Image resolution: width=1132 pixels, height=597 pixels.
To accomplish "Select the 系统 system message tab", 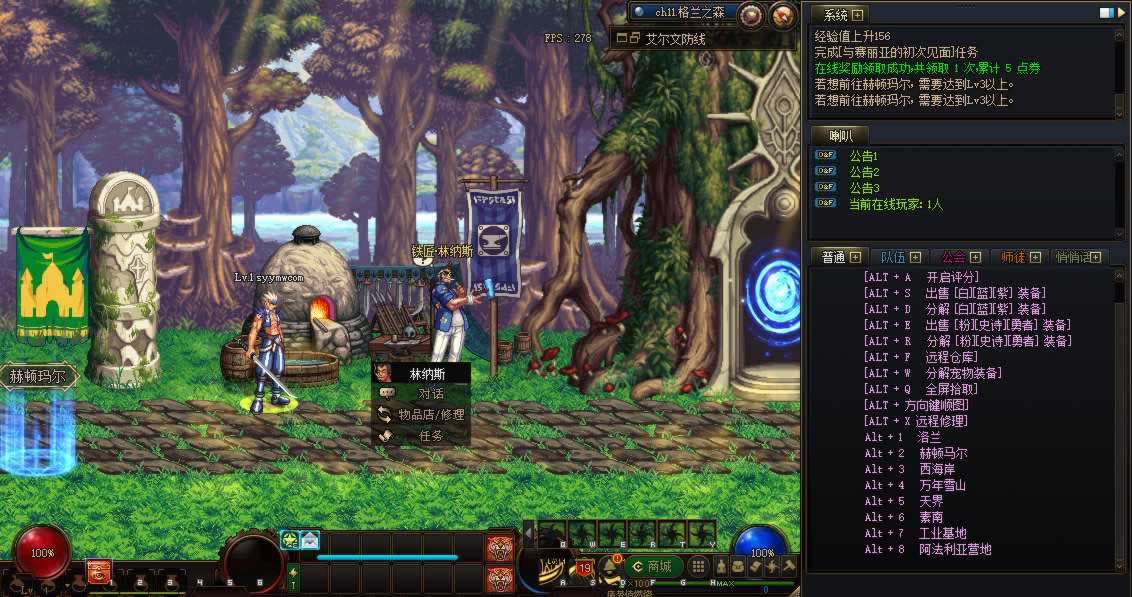I will [x=837, y=15].
